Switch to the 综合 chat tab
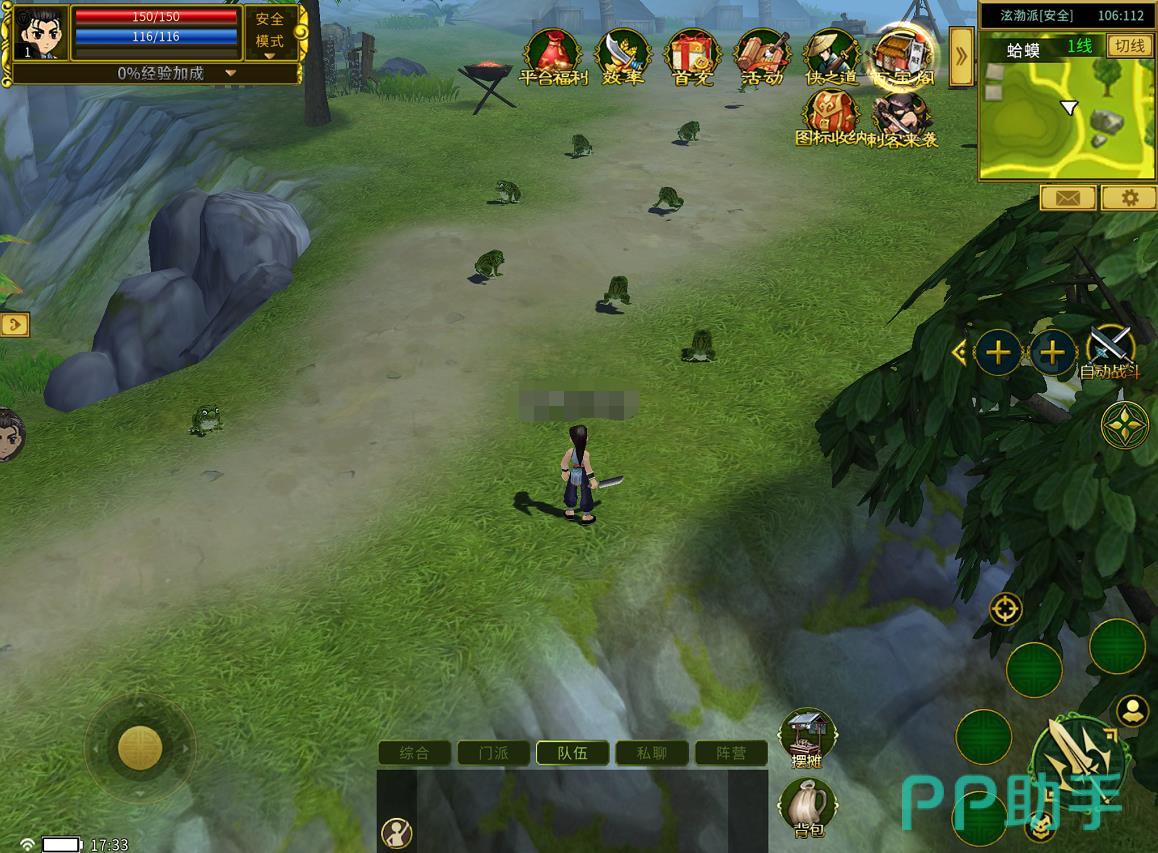 [414, 753]
